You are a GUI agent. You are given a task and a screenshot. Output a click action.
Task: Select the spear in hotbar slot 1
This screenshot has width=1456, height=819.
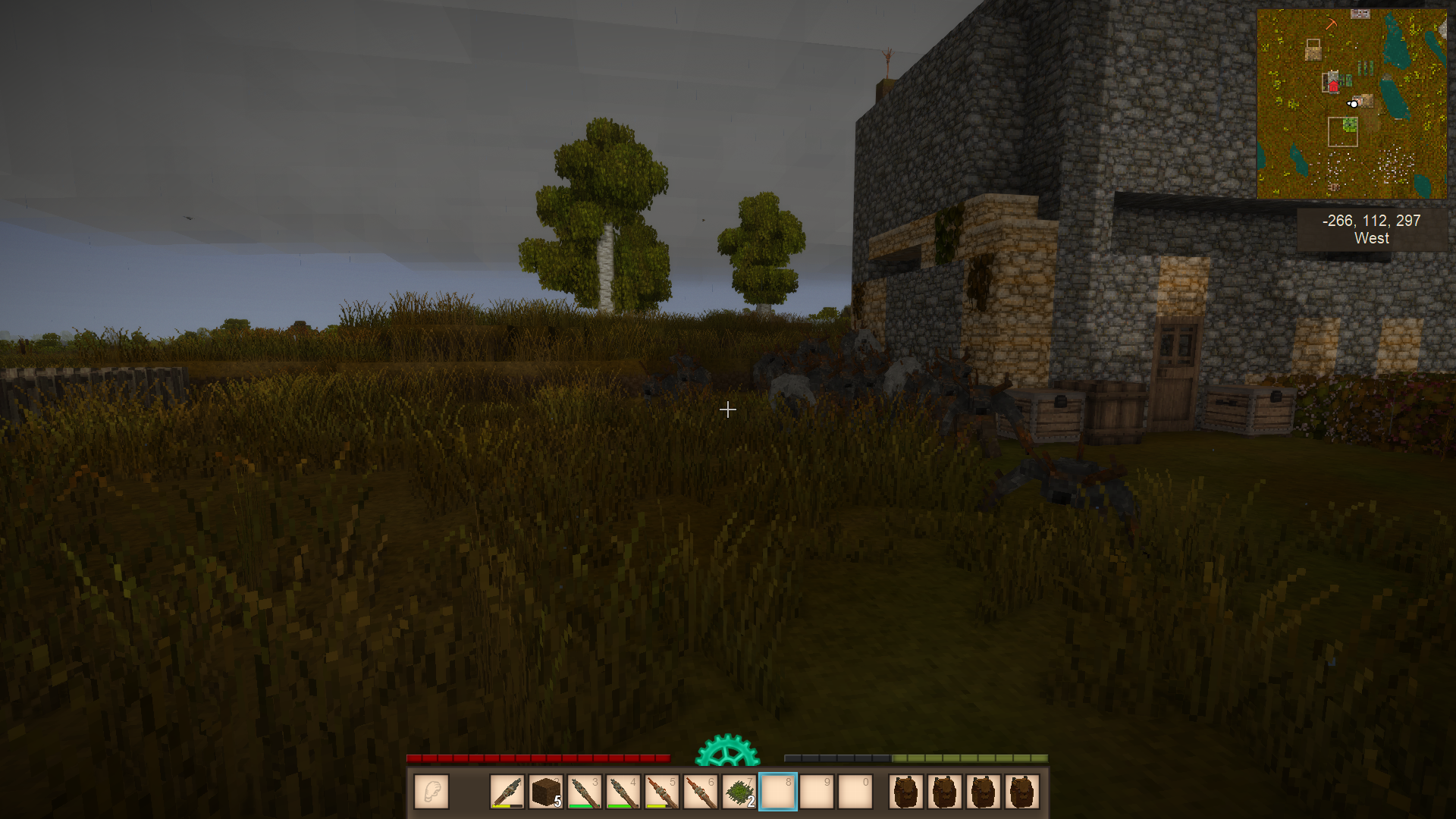pyautogui.click(x=507, y=792)
